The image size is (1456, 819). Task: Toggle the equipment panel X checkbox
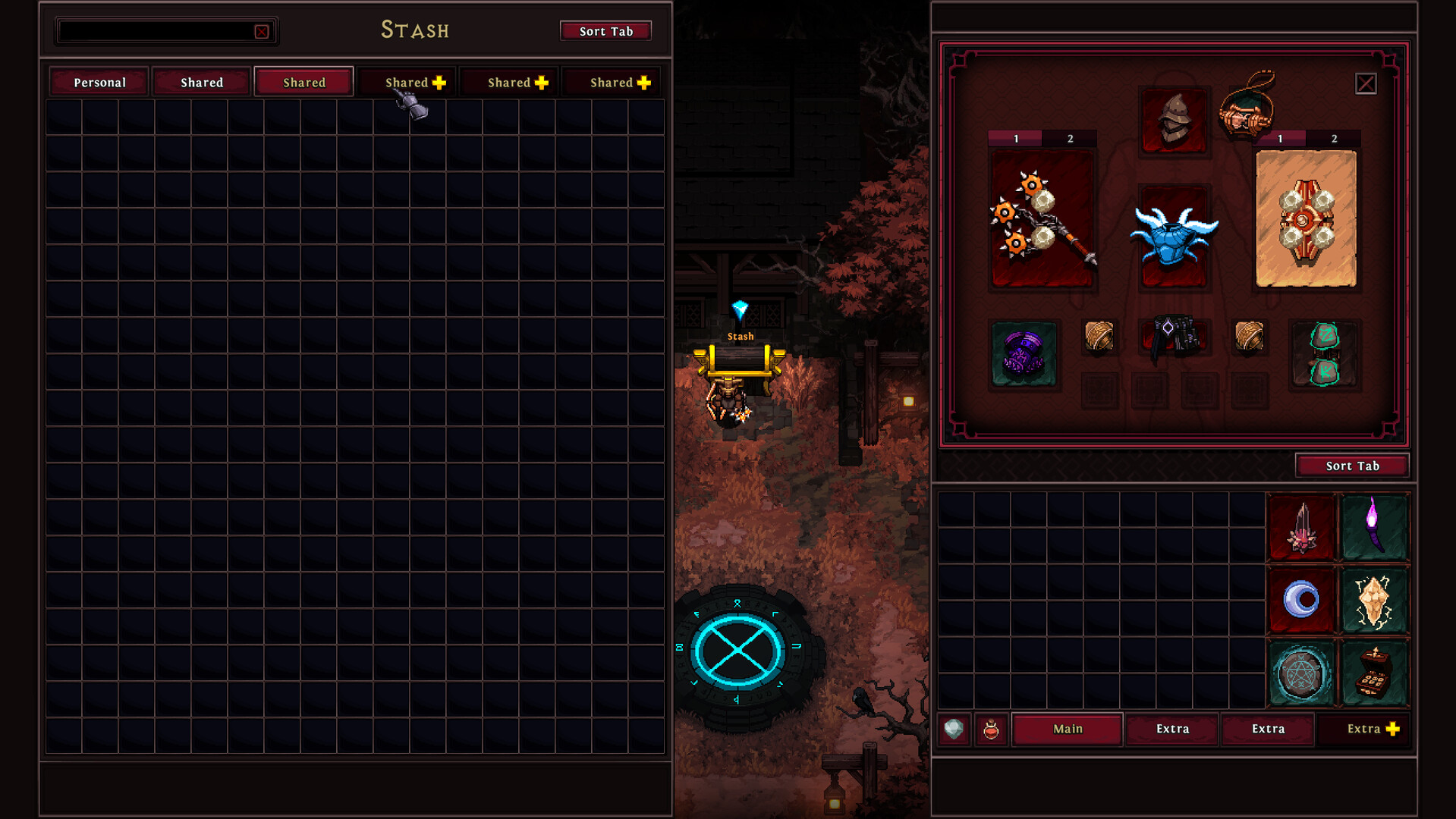1365,83
